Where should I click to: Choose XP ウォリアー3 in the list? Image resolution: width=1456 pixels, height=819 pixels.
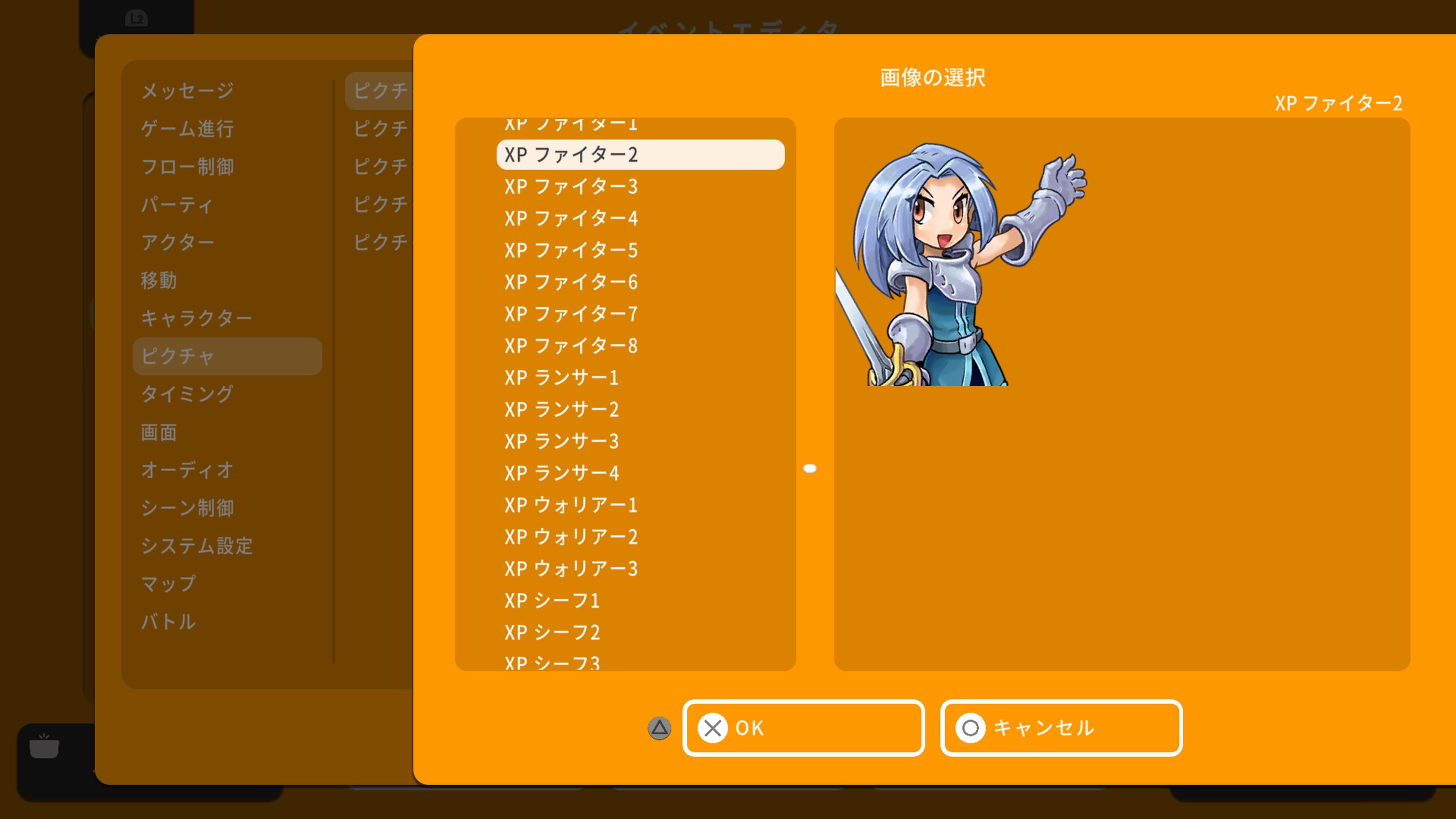[571, 569]
